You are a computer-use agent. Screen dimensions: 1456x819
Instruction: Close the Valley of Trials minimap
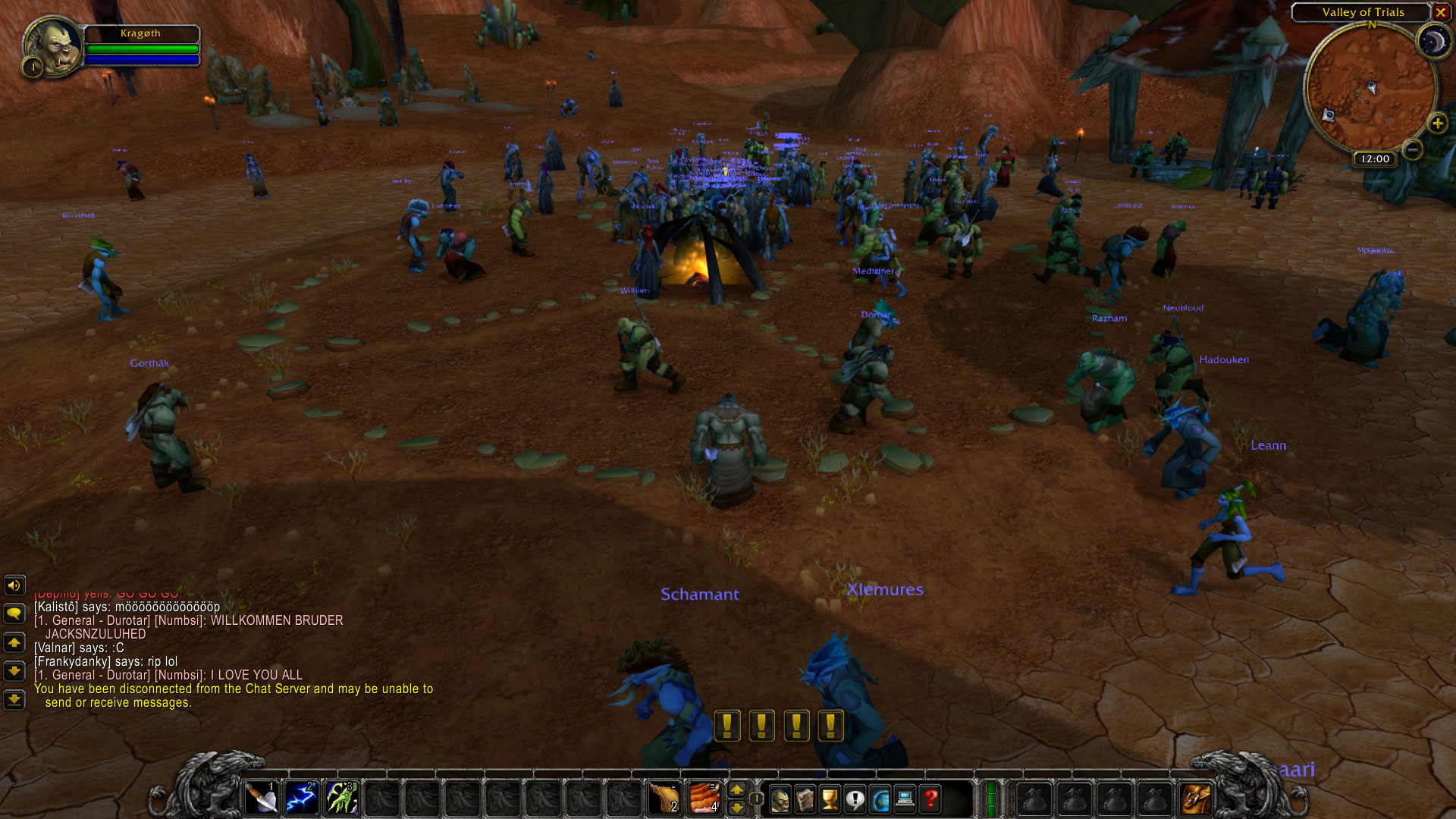(1440, 12)
